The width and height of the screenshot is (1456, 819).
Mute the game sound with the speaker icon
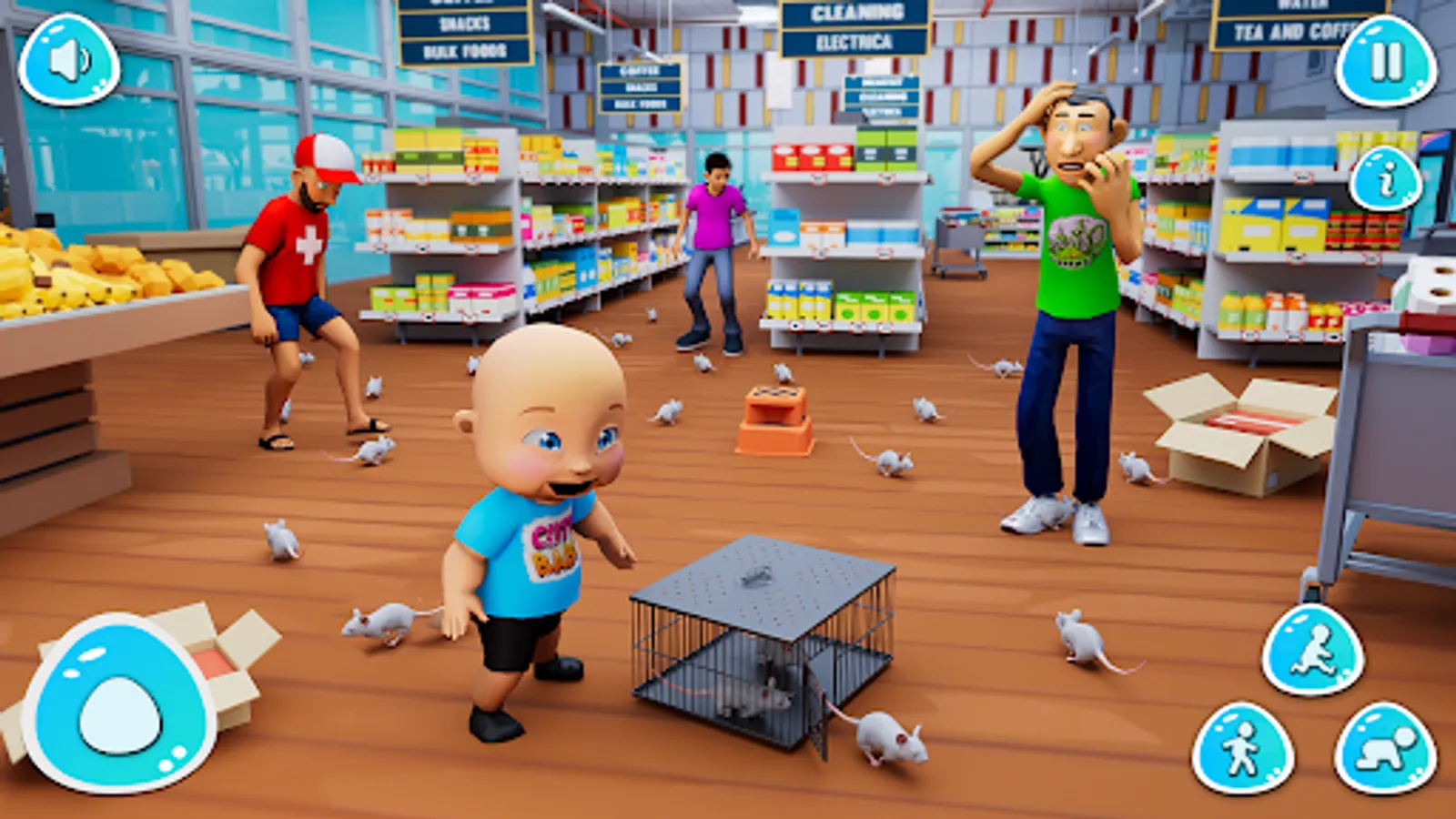point(71,62)
